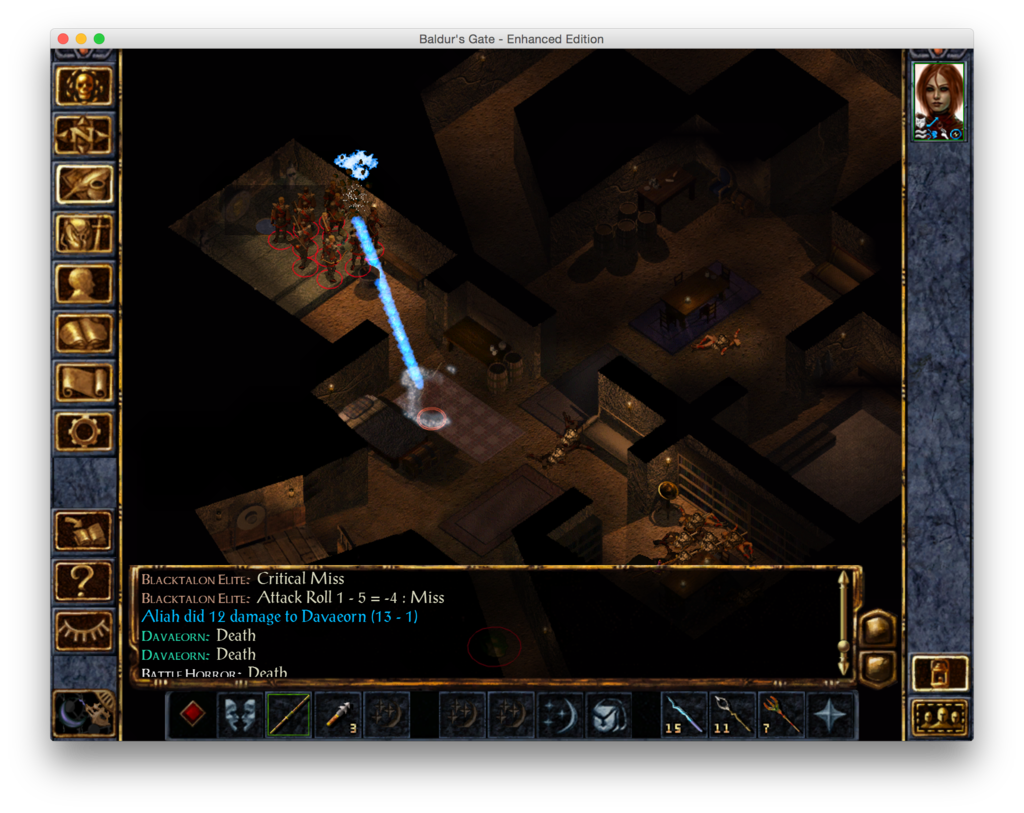Open the inventory screen button
Image resolution: width=1024 pixels, height=813 pixels.
pyautogui.click(x=84, y=234)
